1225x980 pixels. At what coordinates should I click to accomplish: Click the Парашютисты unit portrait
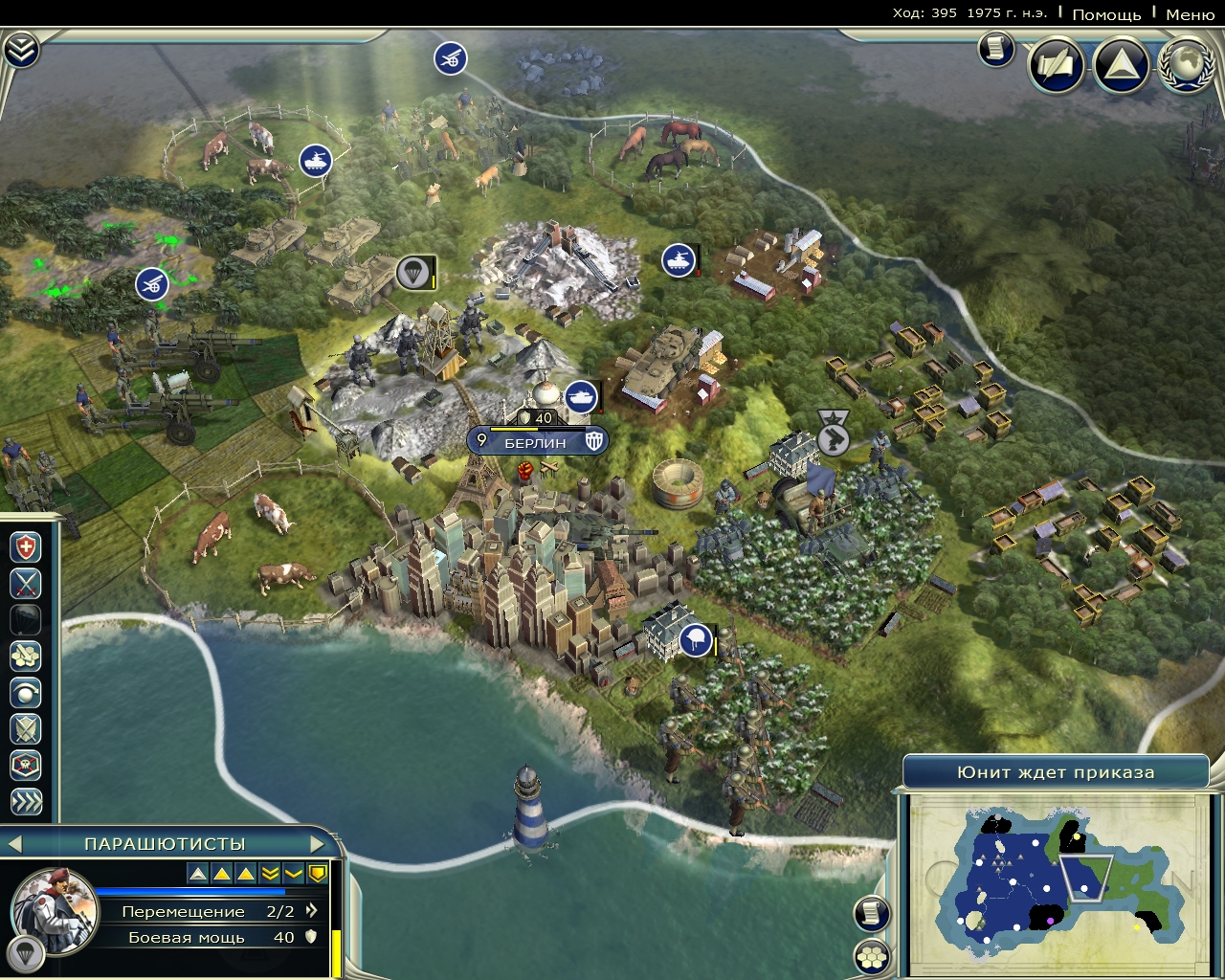[54, 911]
